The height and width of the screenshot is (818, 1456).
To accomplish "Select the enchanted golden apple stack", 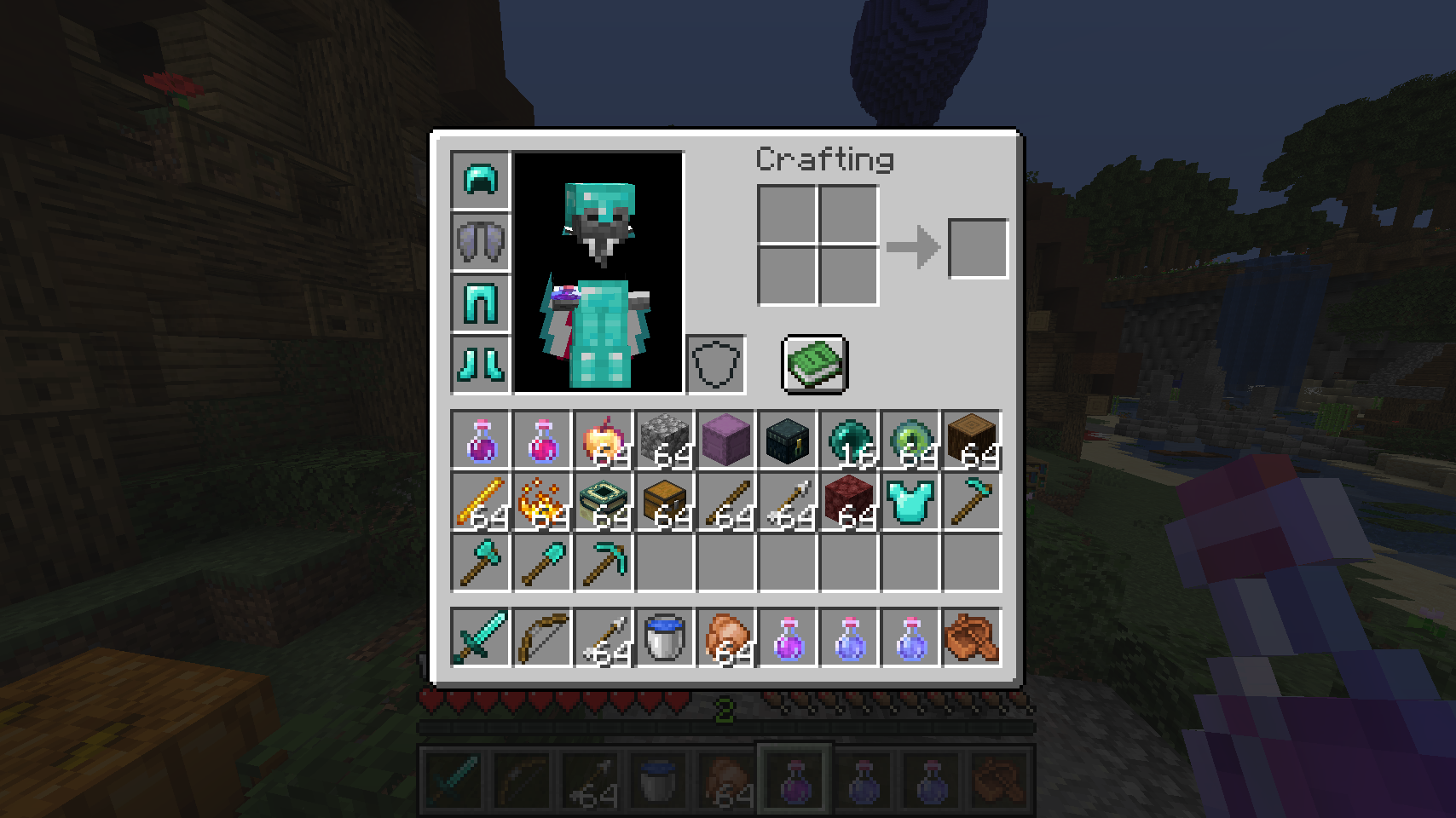I will 603,441.
